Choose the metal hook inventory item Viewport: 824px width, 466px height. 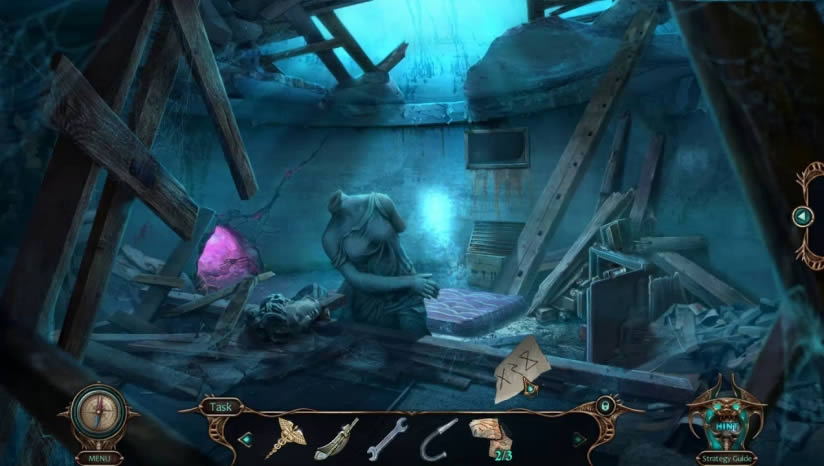[x=440, y=437]
